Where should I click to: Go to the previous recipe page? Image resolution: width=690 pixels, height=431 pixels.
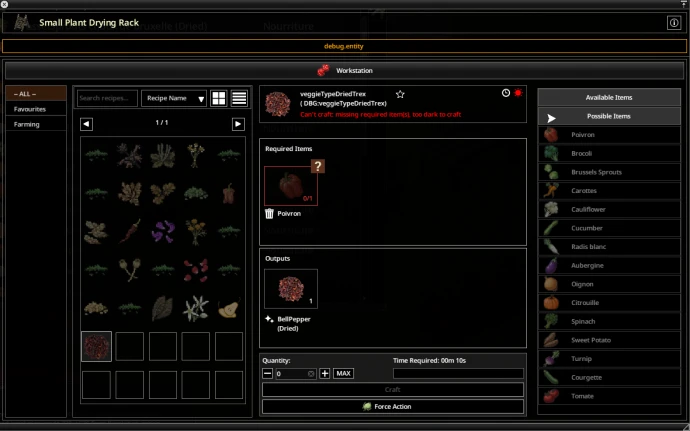(x=87, y=124)
